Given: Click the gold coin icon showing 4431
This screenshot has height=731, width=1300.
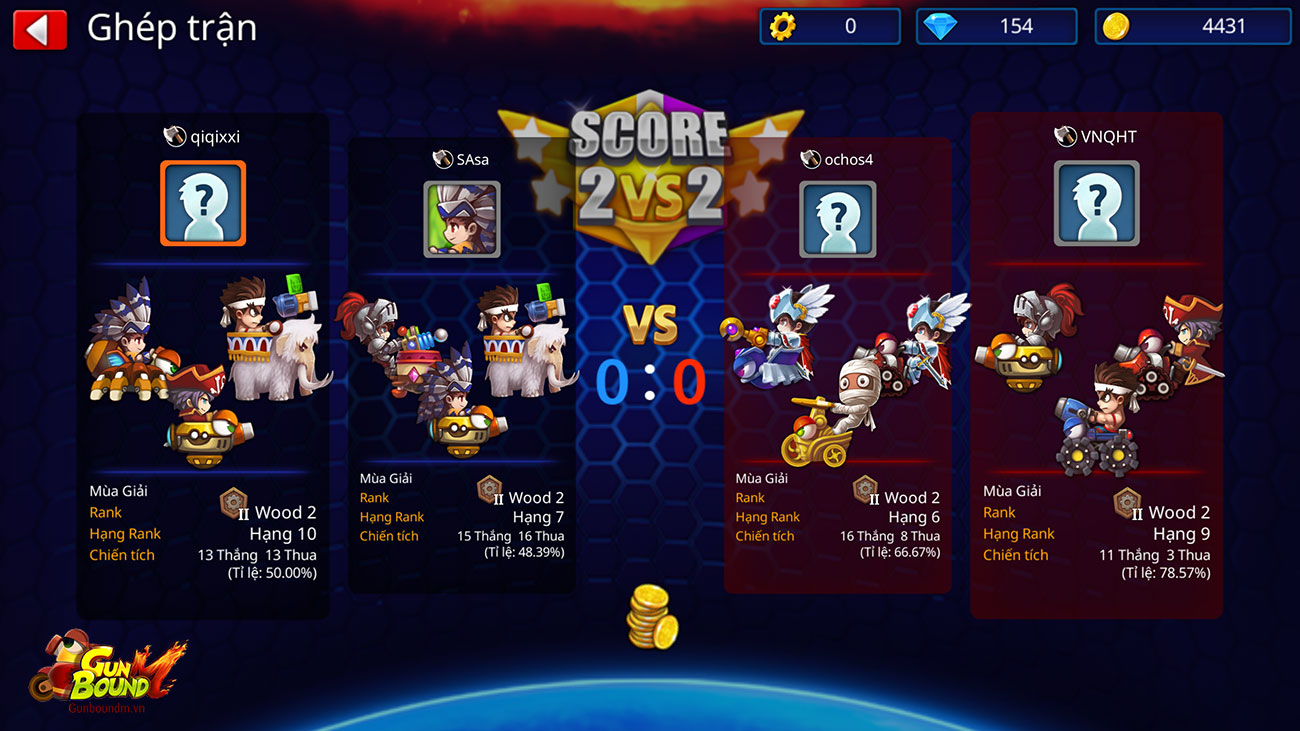Looking at the screenshot, I should 1112,26.
